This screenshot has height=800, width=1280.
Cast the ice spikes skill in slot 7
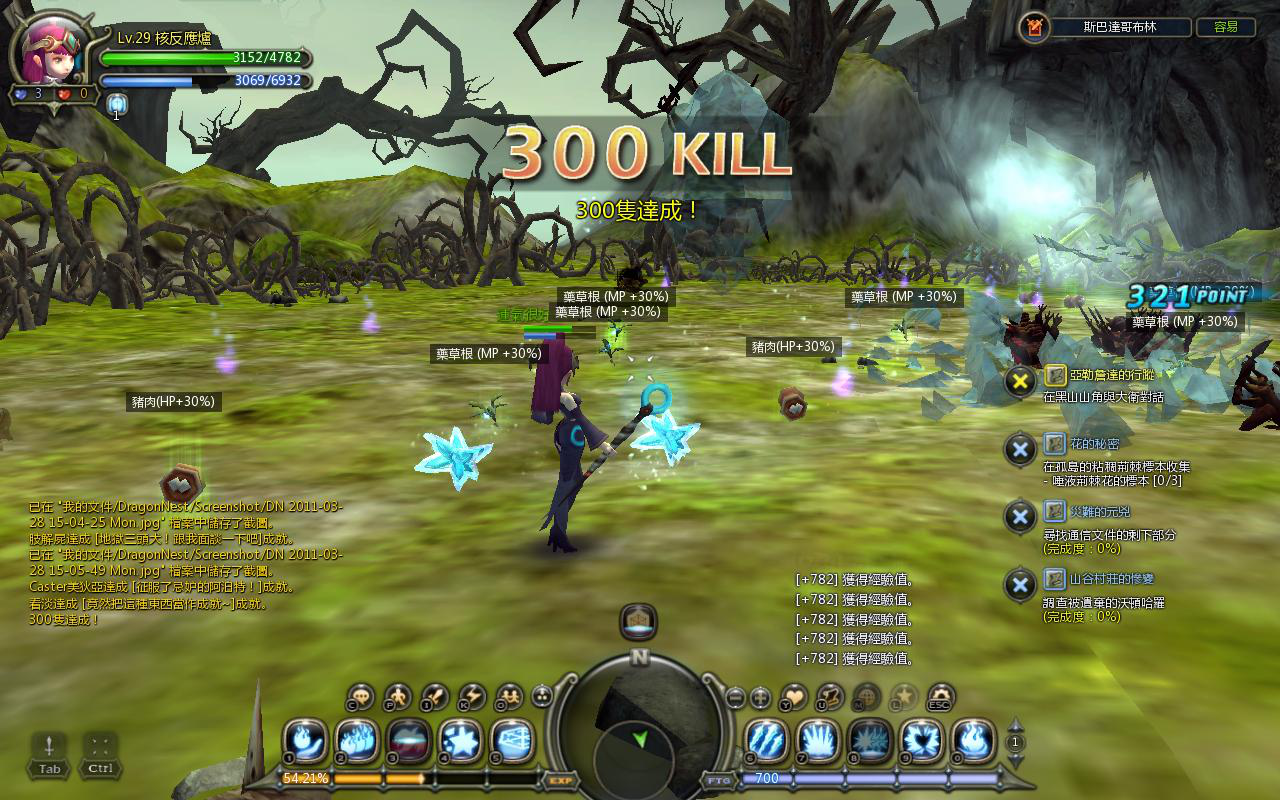[x=819, y=742]
